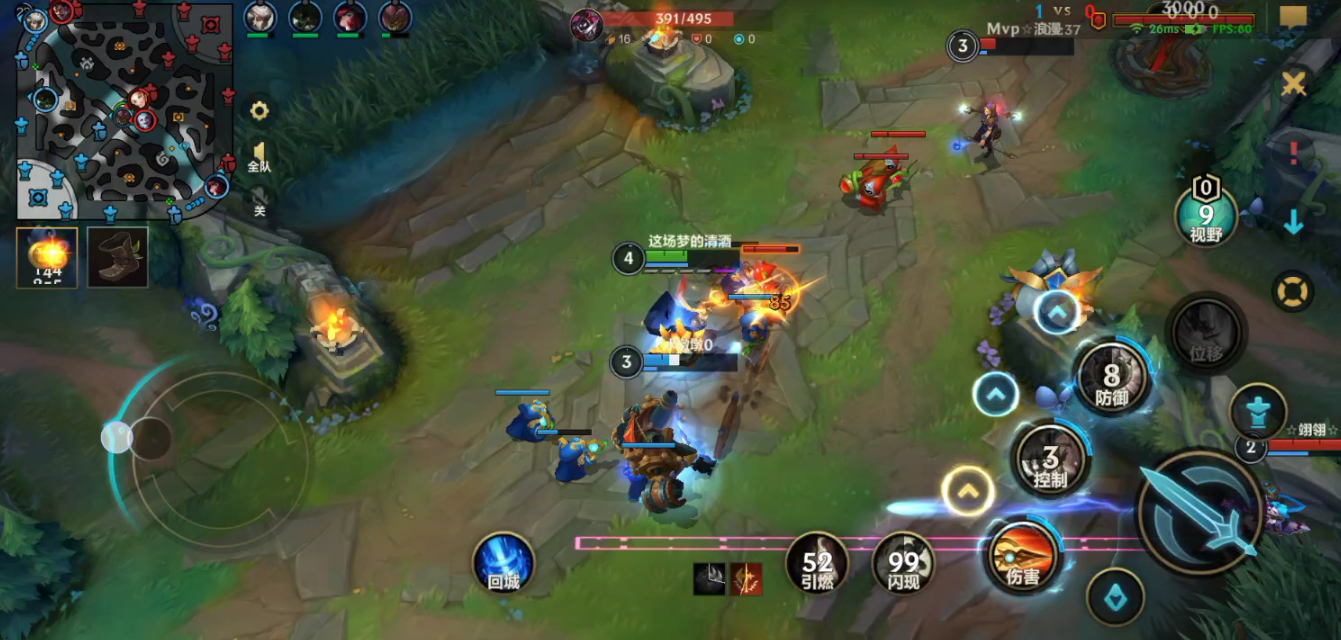The image size is (1341, 640).
Task: Use the 闪现 flash summoner spell
Action: pos(903,563)
